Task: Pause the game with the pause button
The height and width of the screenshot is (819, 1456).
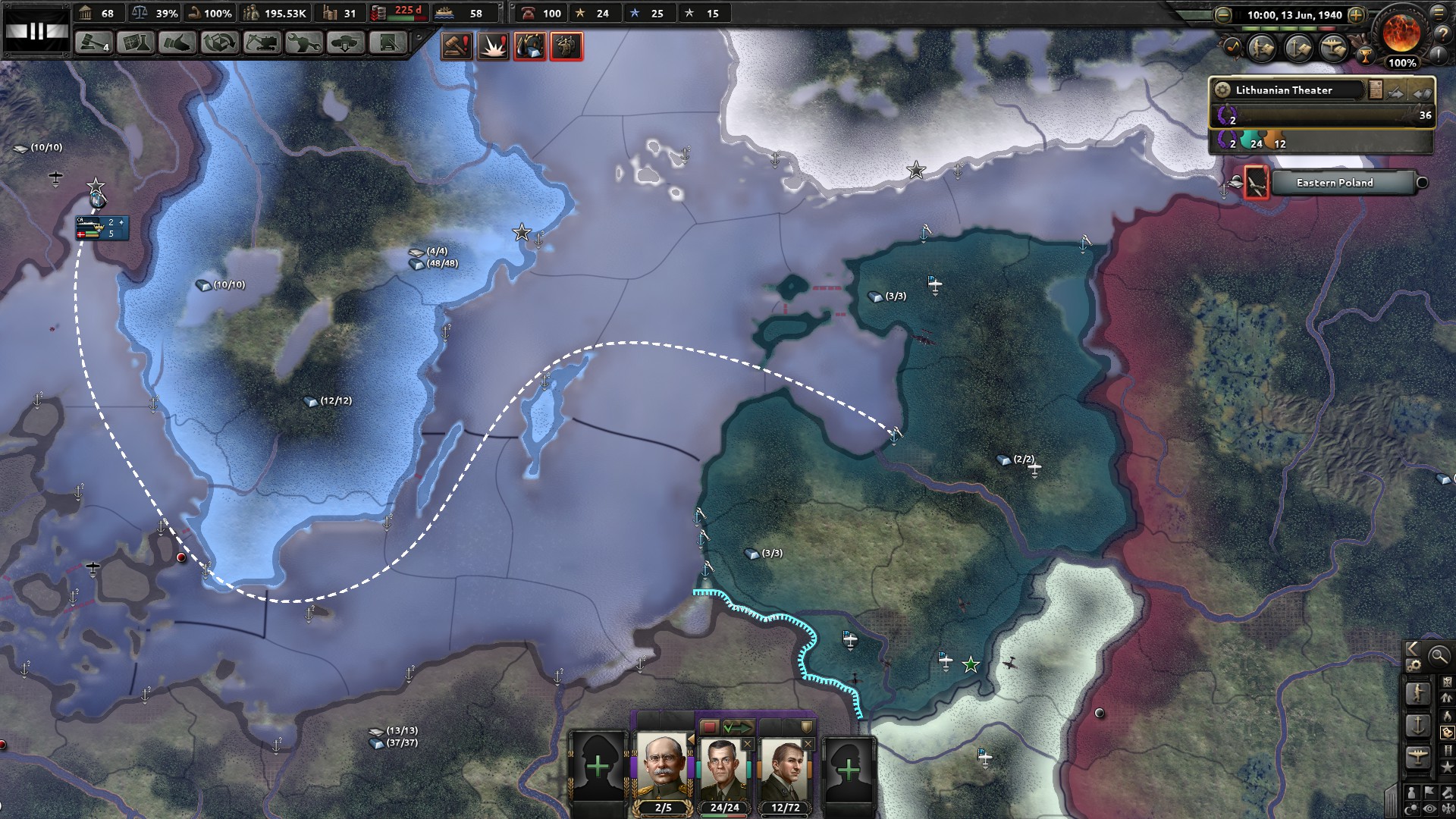Action: [1239, 14]
